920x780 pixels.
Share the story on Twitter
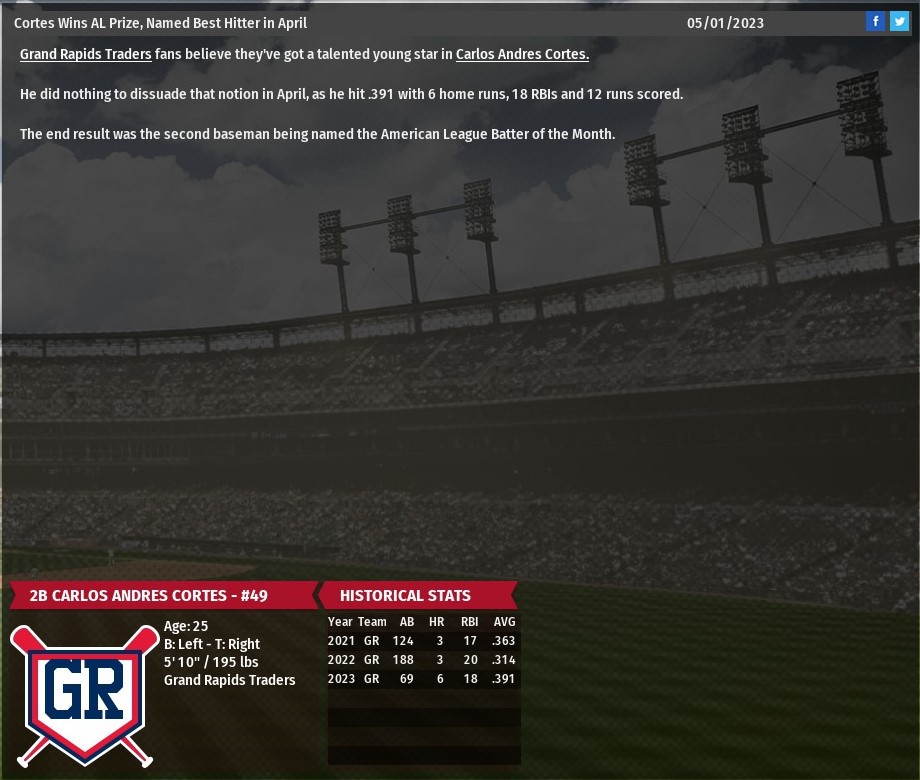point(899,21)
